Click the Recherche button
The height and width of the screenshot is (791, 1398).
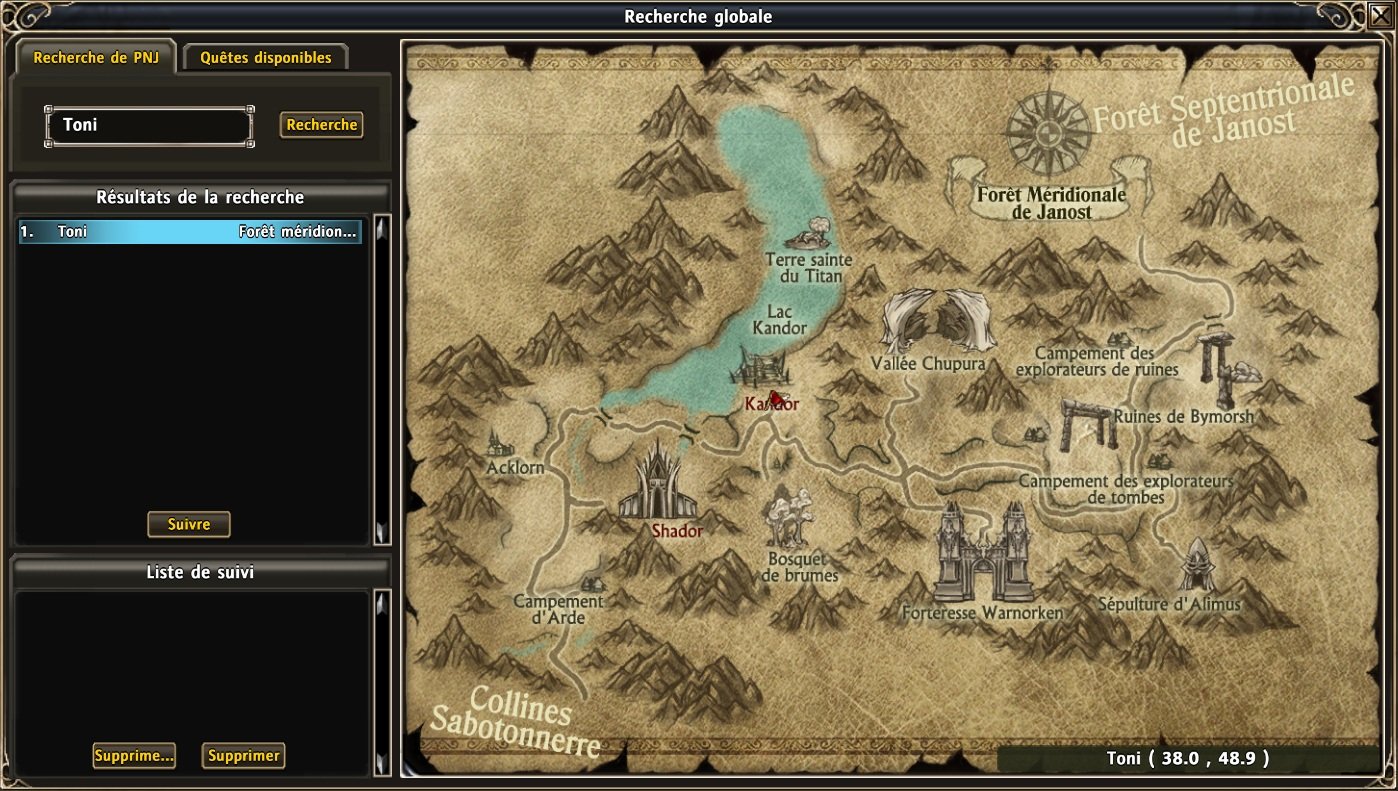(321, 125)
